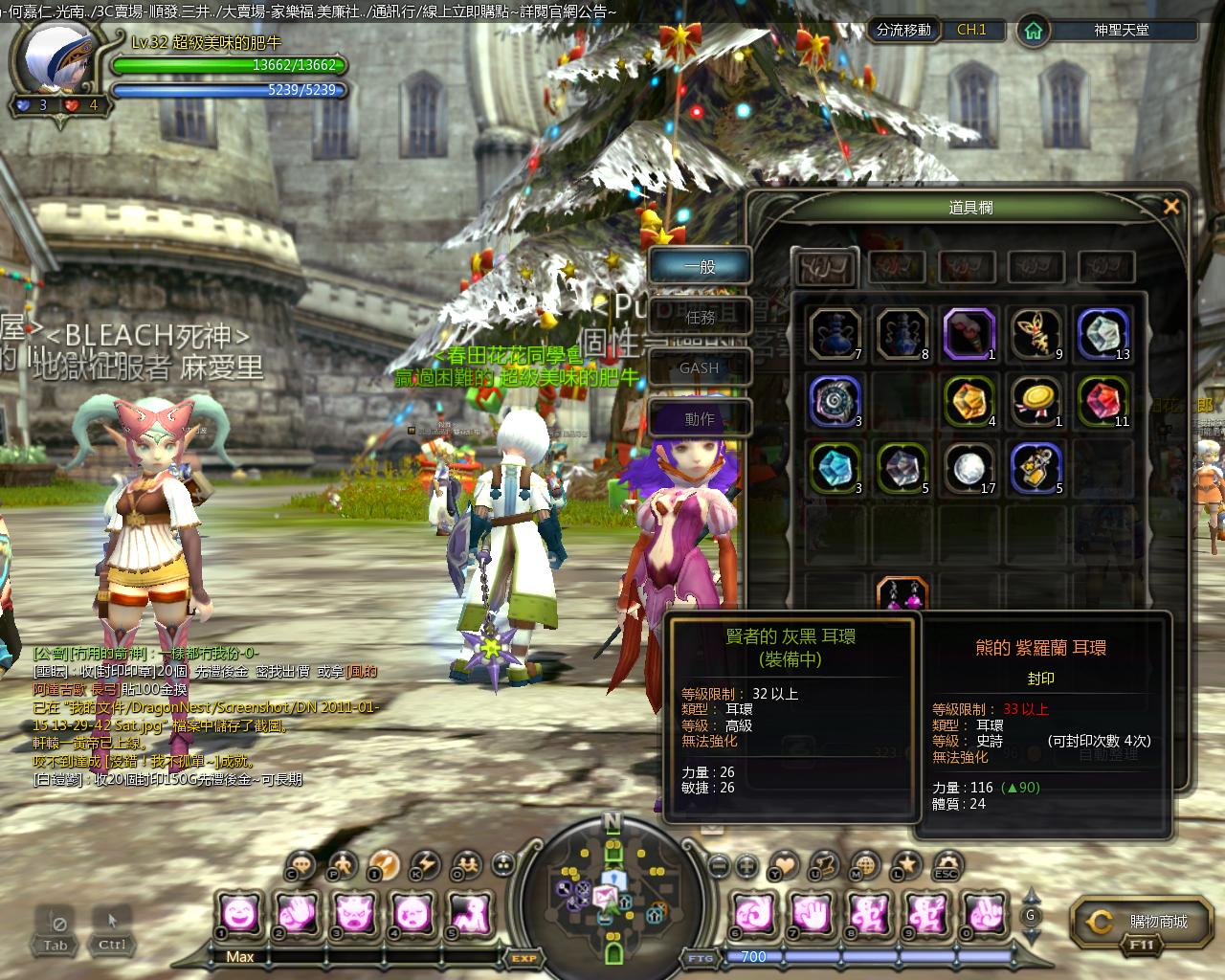Select the white pearl orb stack
This screenshot has height=980, width=1225.
[x=969, y=468]
